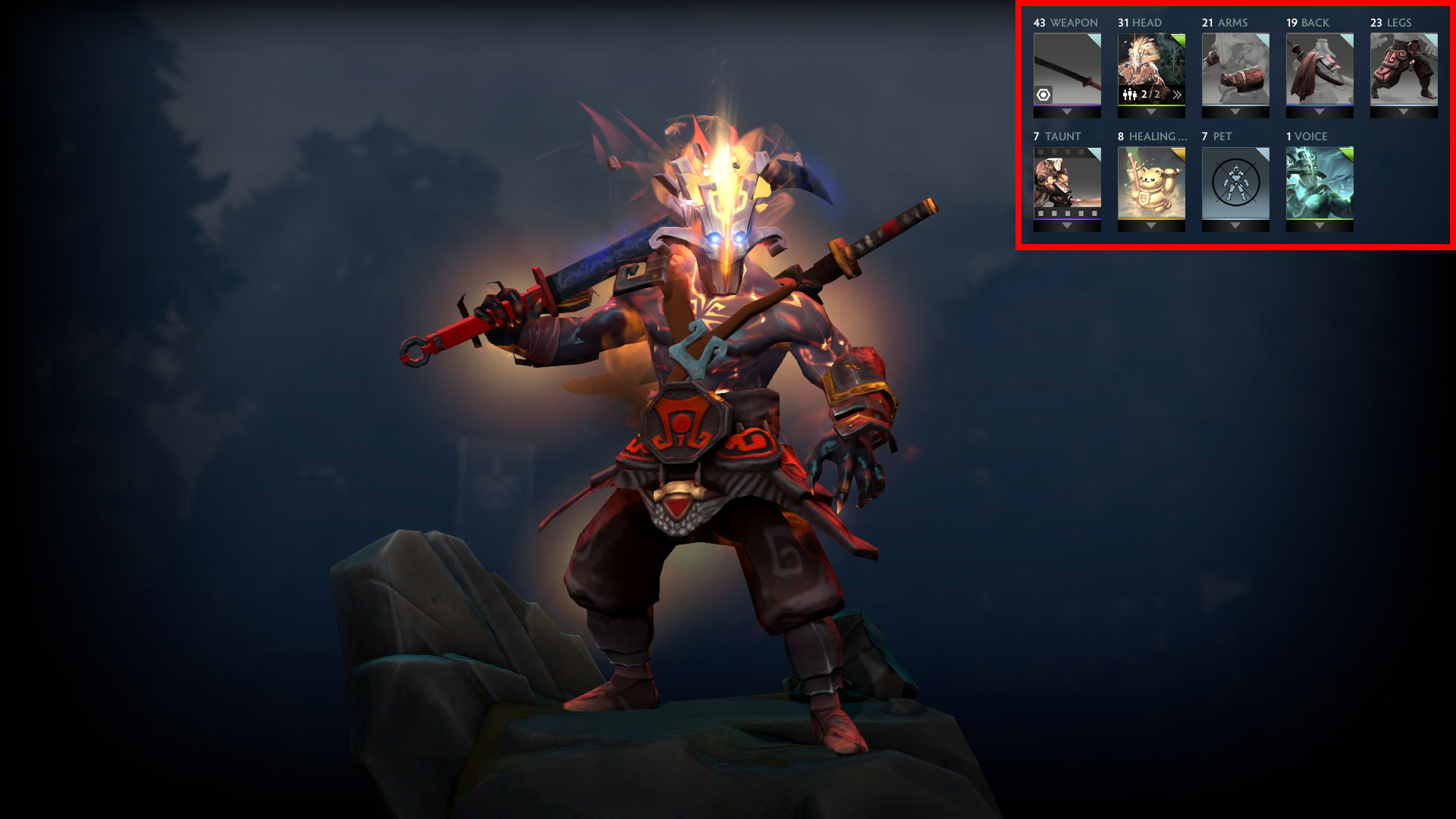The image size is (1456, 819).
Task: Open the Legs slot dropdown arrow
Action: [1402, 113]
